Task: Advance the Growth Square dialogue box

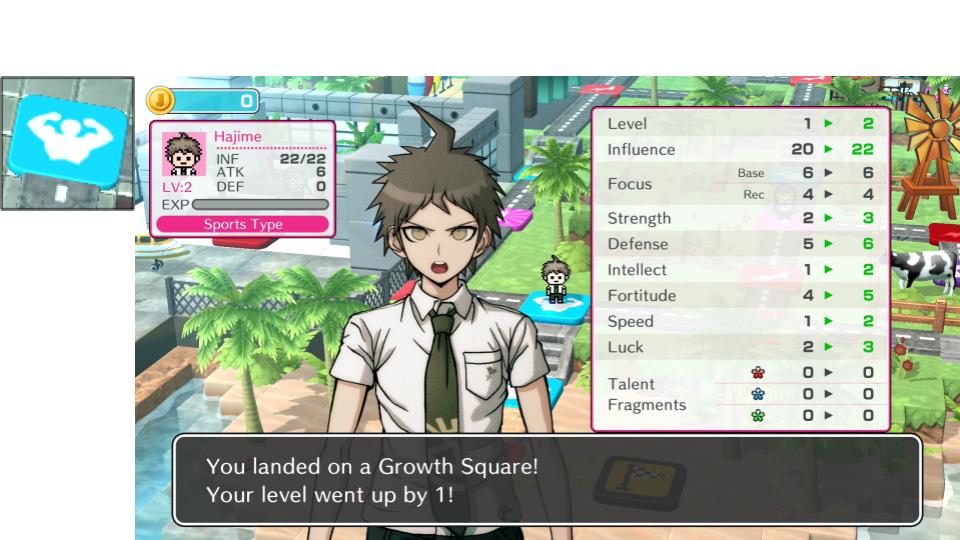Action: pos(546,480)
